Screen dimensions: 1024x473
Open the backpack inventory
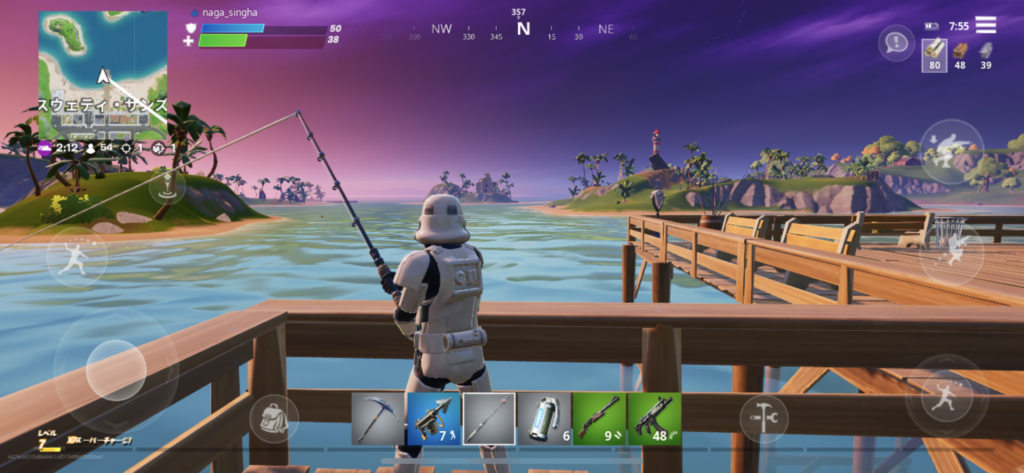coord(274,418)
